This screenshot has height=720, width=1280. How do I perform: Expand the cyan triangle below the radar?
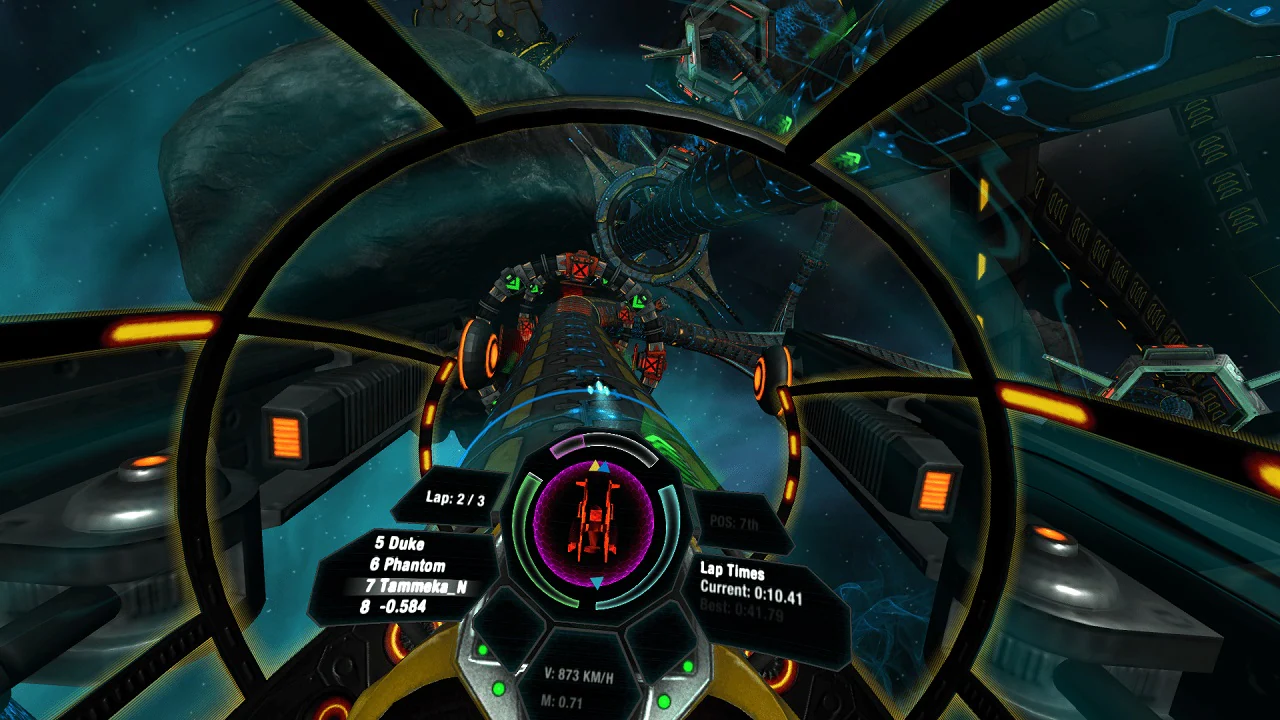pyautogui.click(x=597, y=583)
